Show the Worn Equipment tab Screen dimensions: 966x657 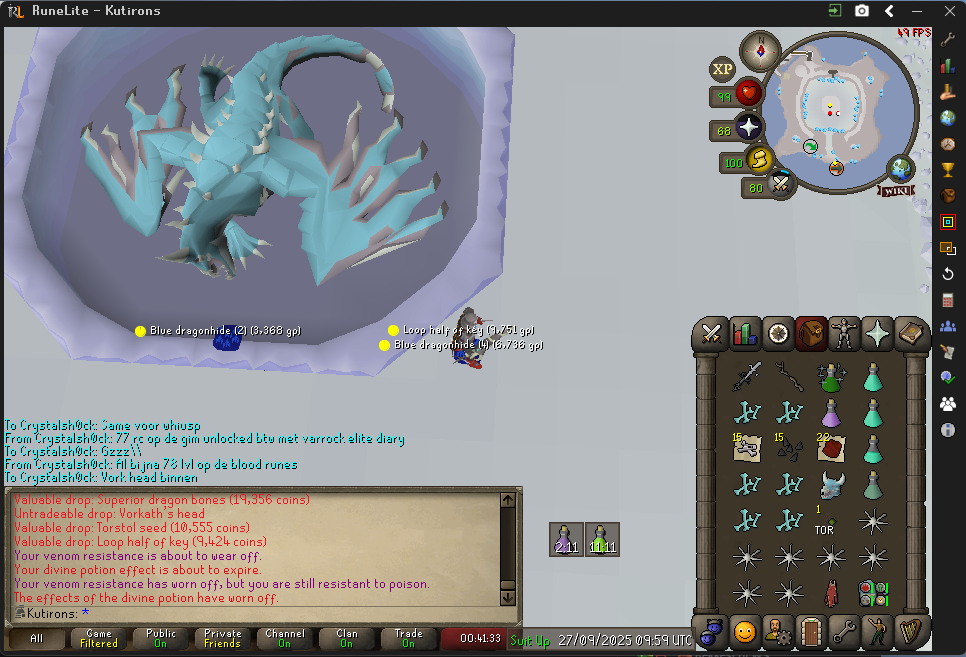(845, 332)
